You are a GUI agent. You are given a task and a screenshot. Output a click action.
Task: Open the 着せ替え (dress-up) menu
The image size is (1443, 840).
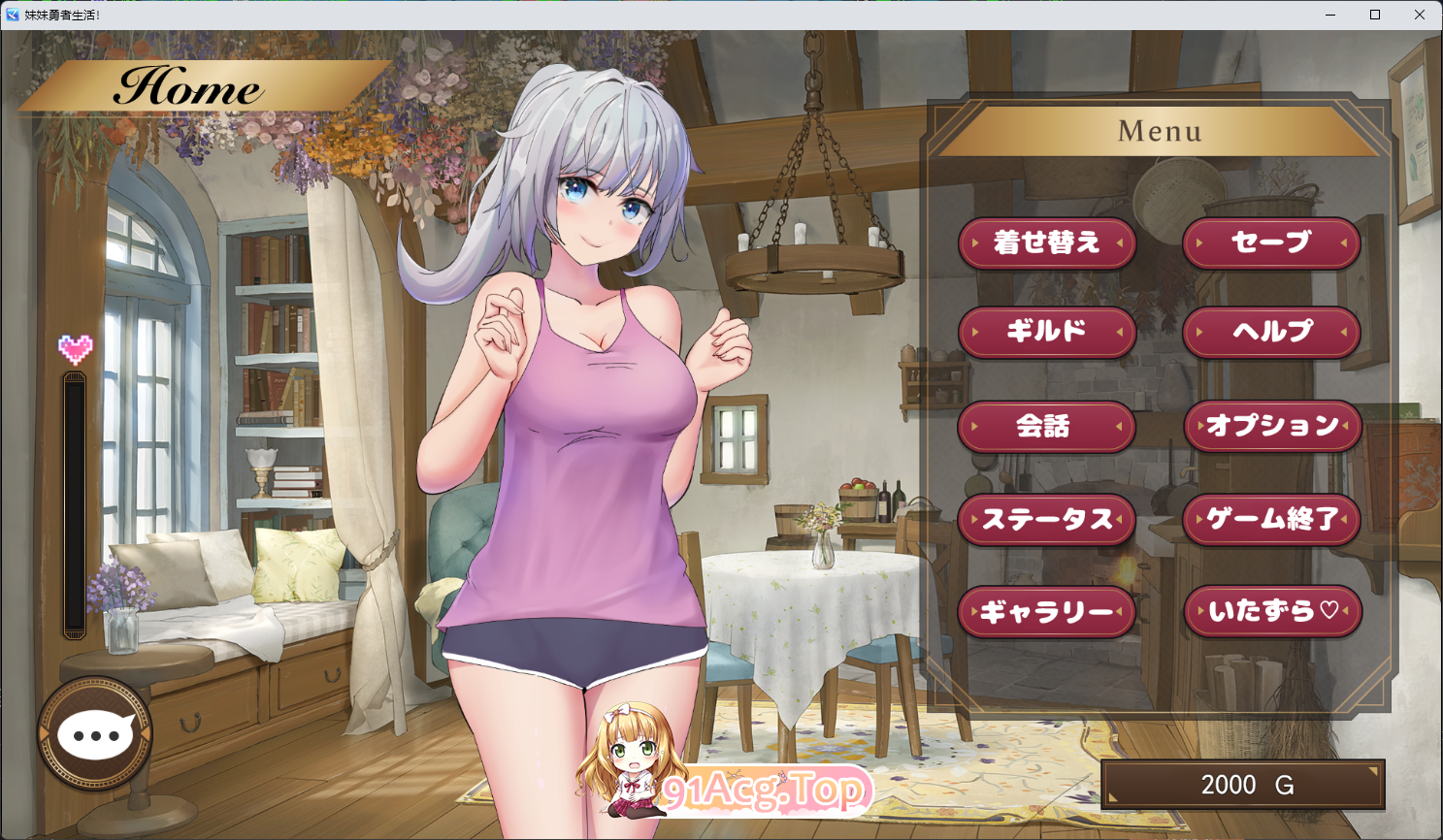1047,243
